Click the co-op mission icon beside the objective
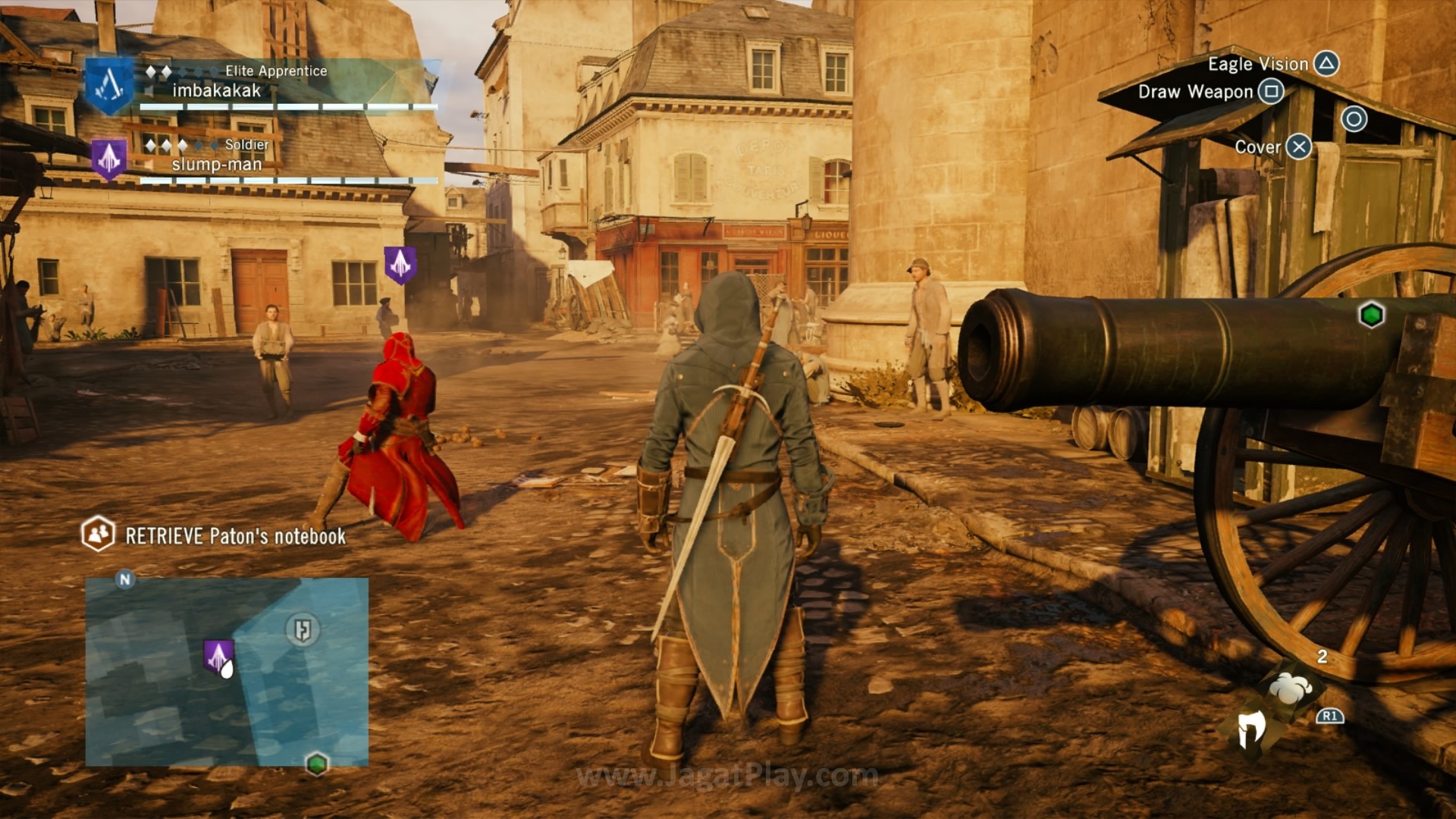This screenshot has width=1456, height=819. [98, 534]
